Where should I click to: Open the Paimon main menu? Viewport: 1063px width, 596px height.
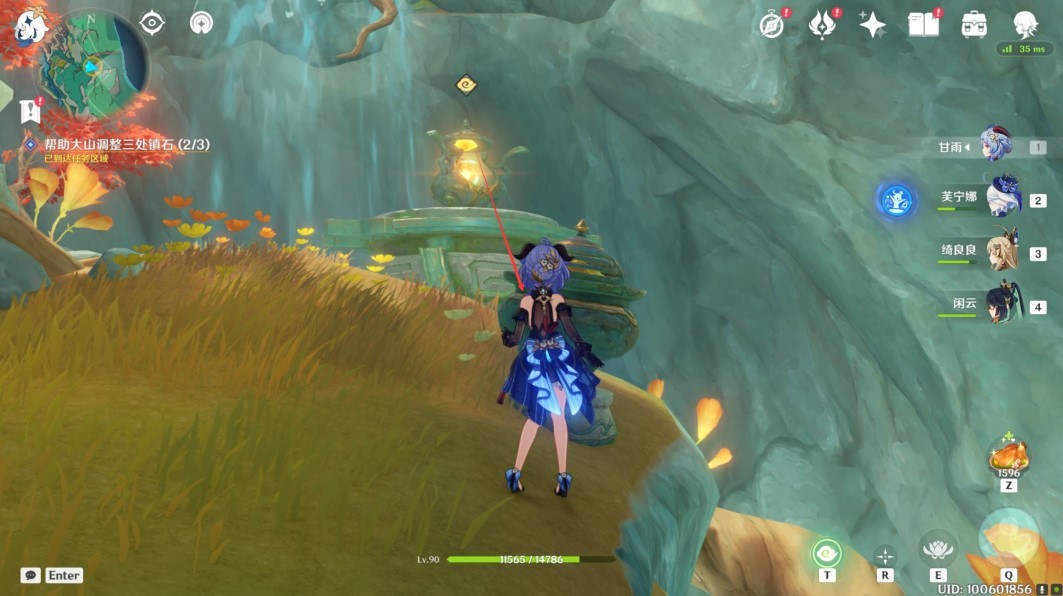(x=29, y=27)
